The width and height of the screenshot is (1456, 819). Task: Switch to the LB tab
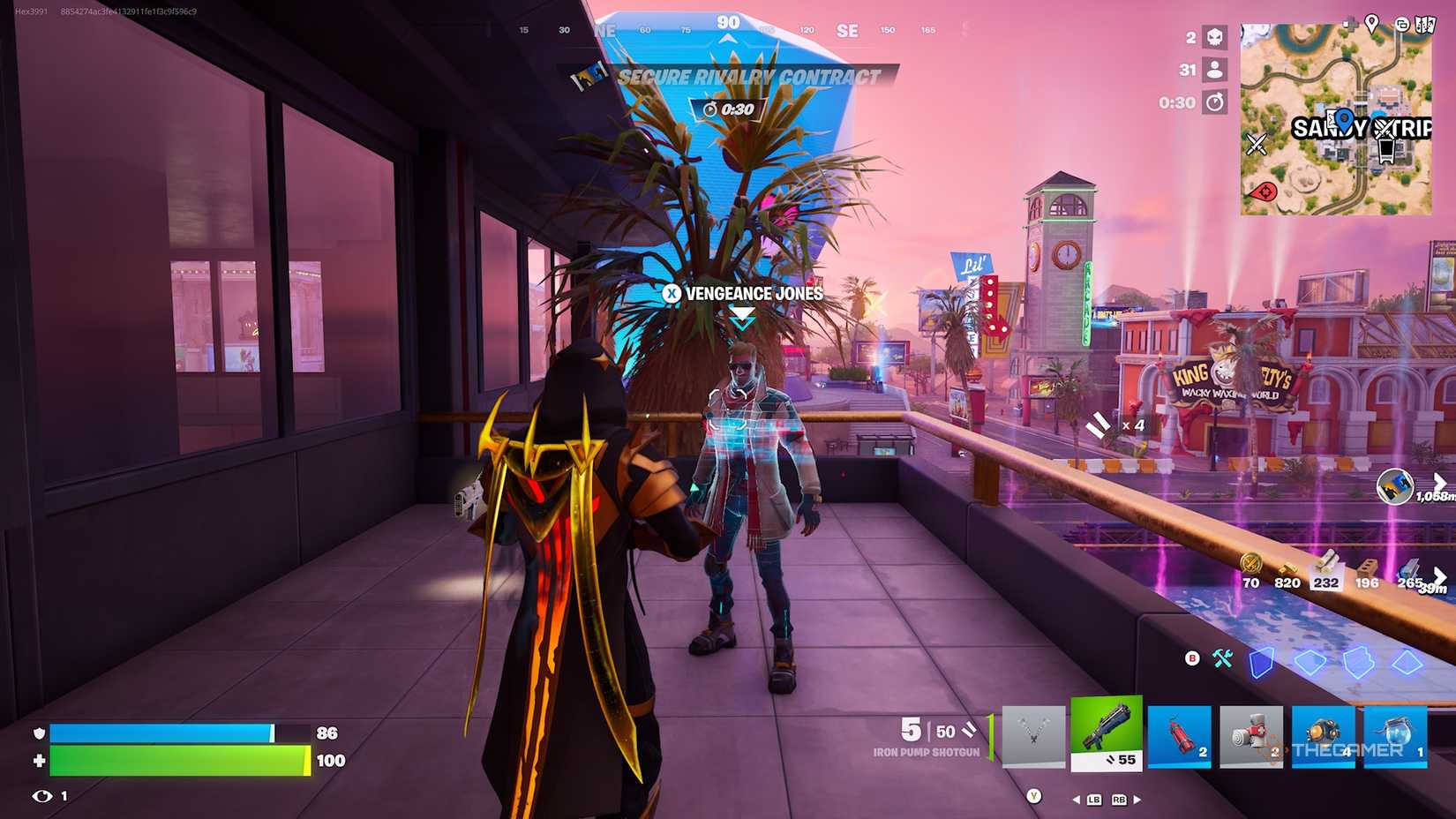(1093, 798)
